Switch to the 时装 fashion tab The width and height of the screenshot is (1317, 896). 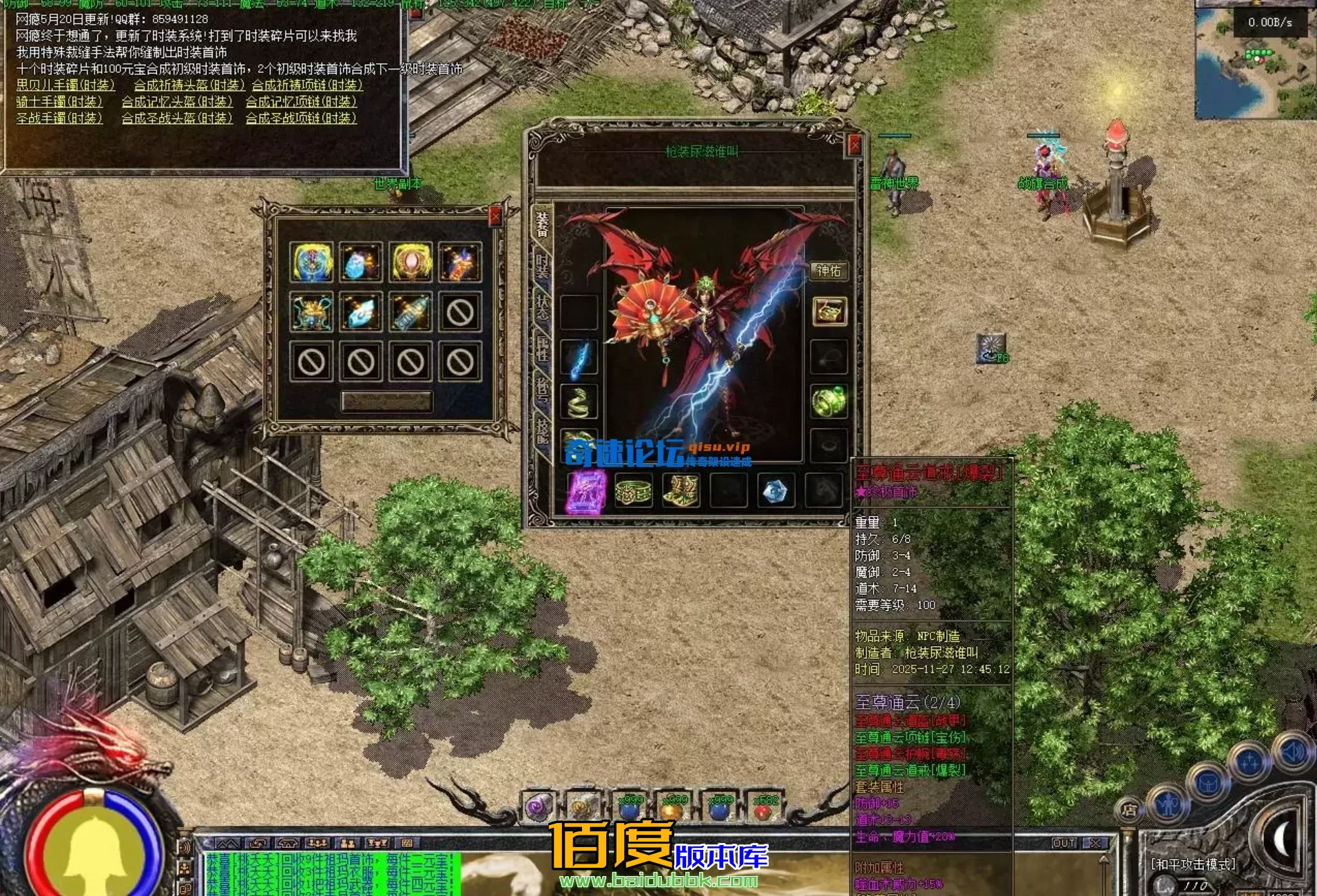tap(543, 266)
